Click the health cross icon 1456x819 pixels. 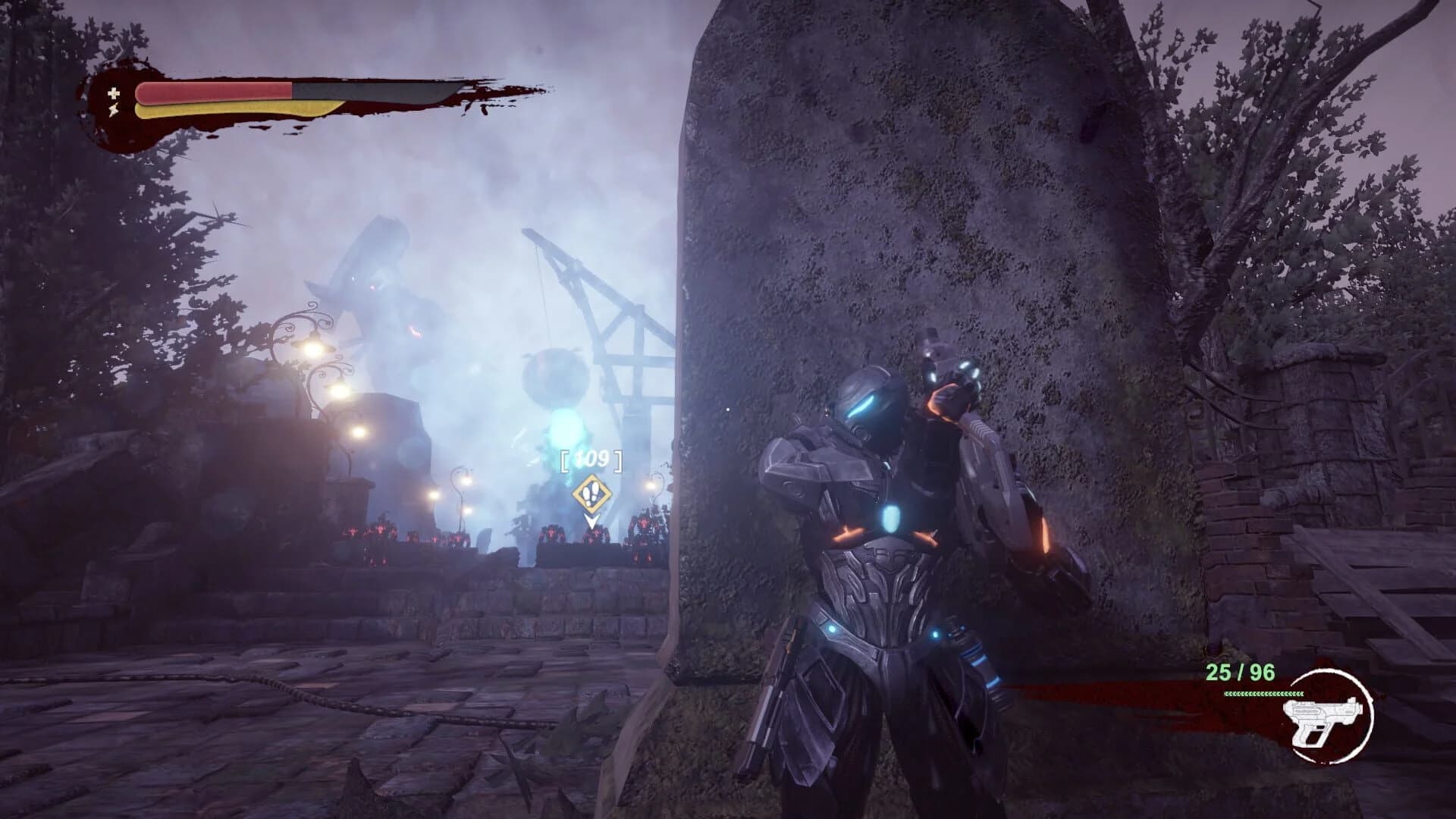click(x=114, y=94)
